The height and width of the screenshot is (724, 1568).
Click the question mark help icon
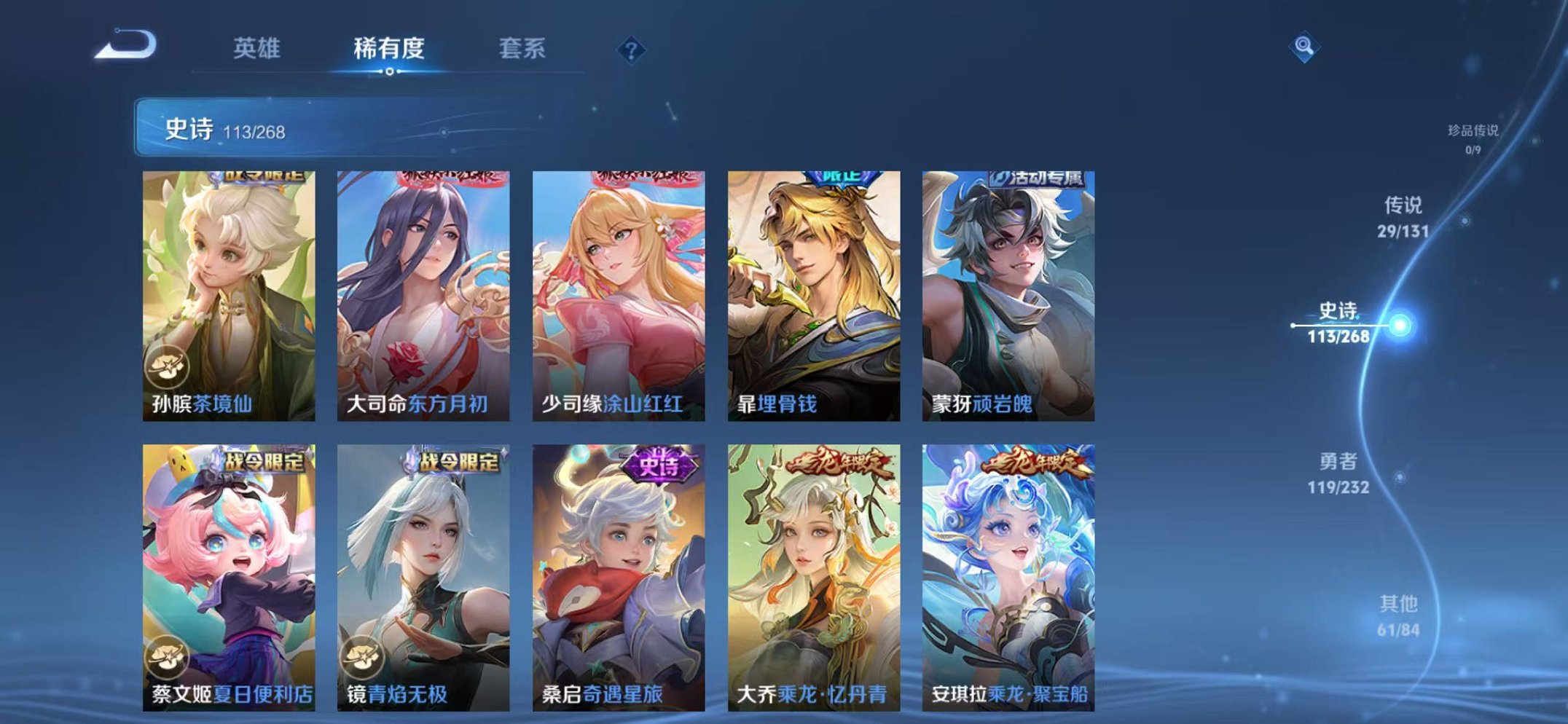[633, 50]
